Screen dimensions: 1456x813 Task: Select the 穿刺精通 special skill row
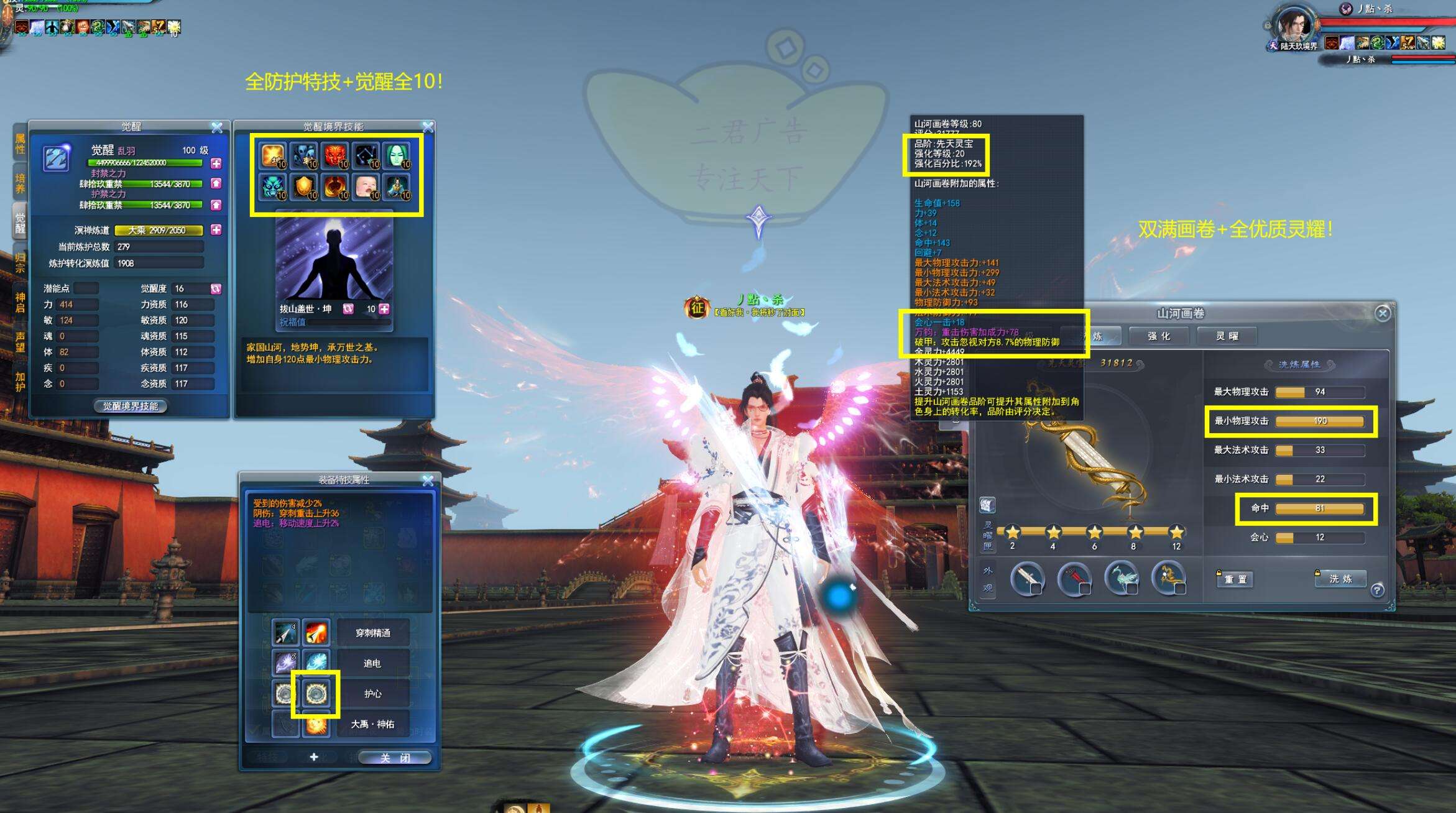click(x=373, y=633)
